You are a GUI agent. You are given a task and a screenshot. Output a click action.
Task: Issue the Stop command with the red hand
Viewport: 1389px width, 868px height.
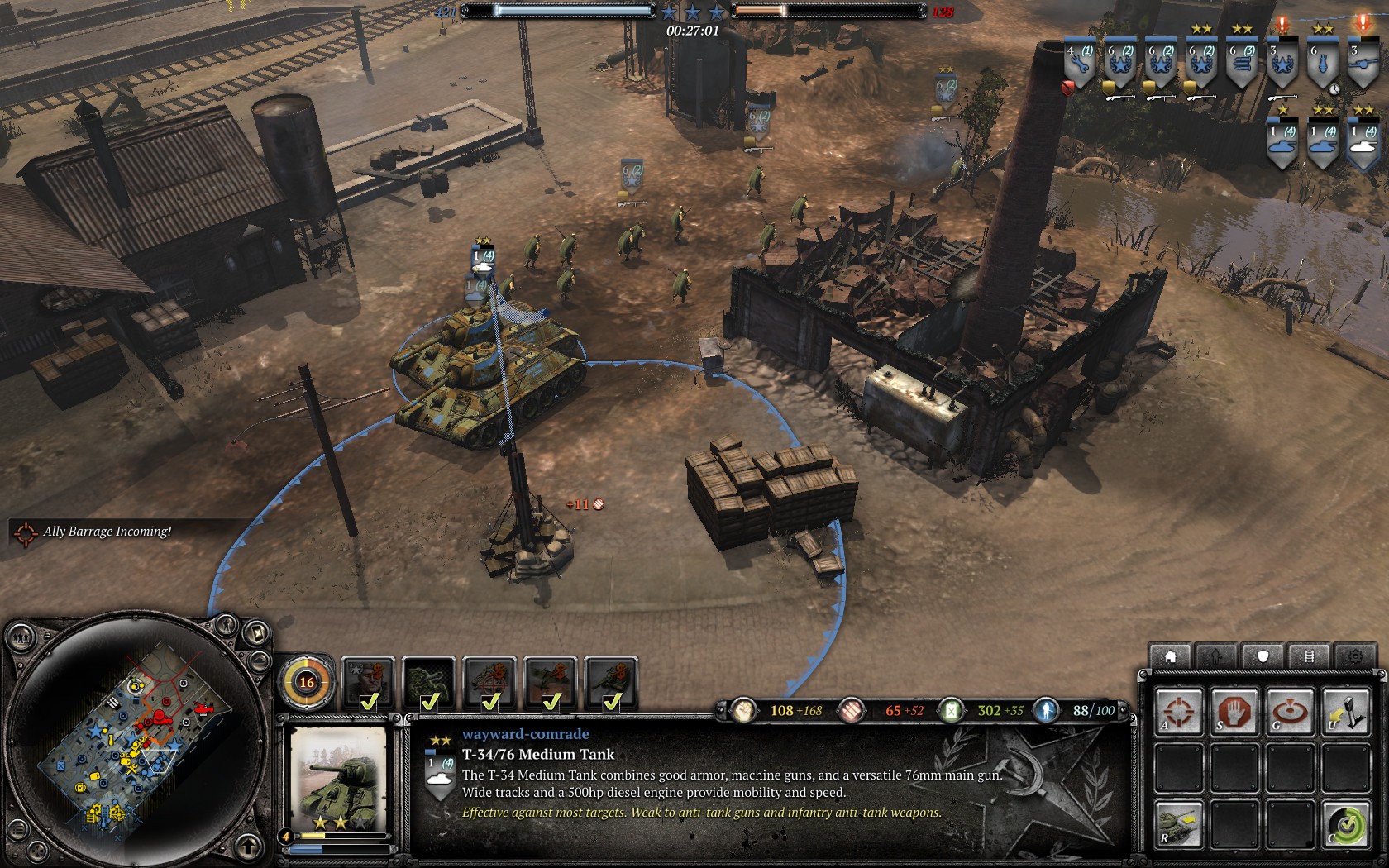click(x=1234, y=712)
